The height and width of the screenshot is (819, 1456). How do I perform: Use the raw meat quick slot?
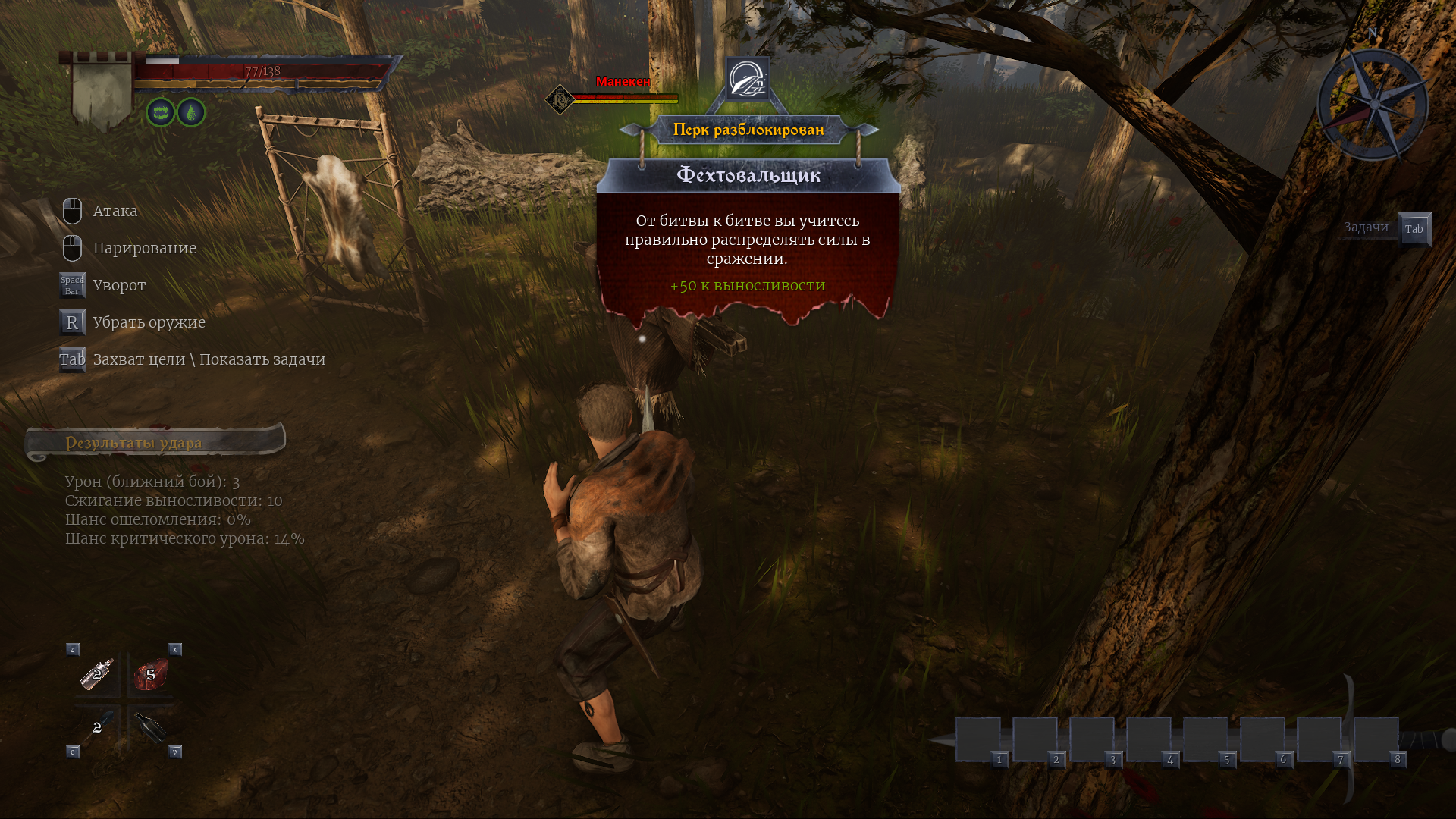point(150,674)
